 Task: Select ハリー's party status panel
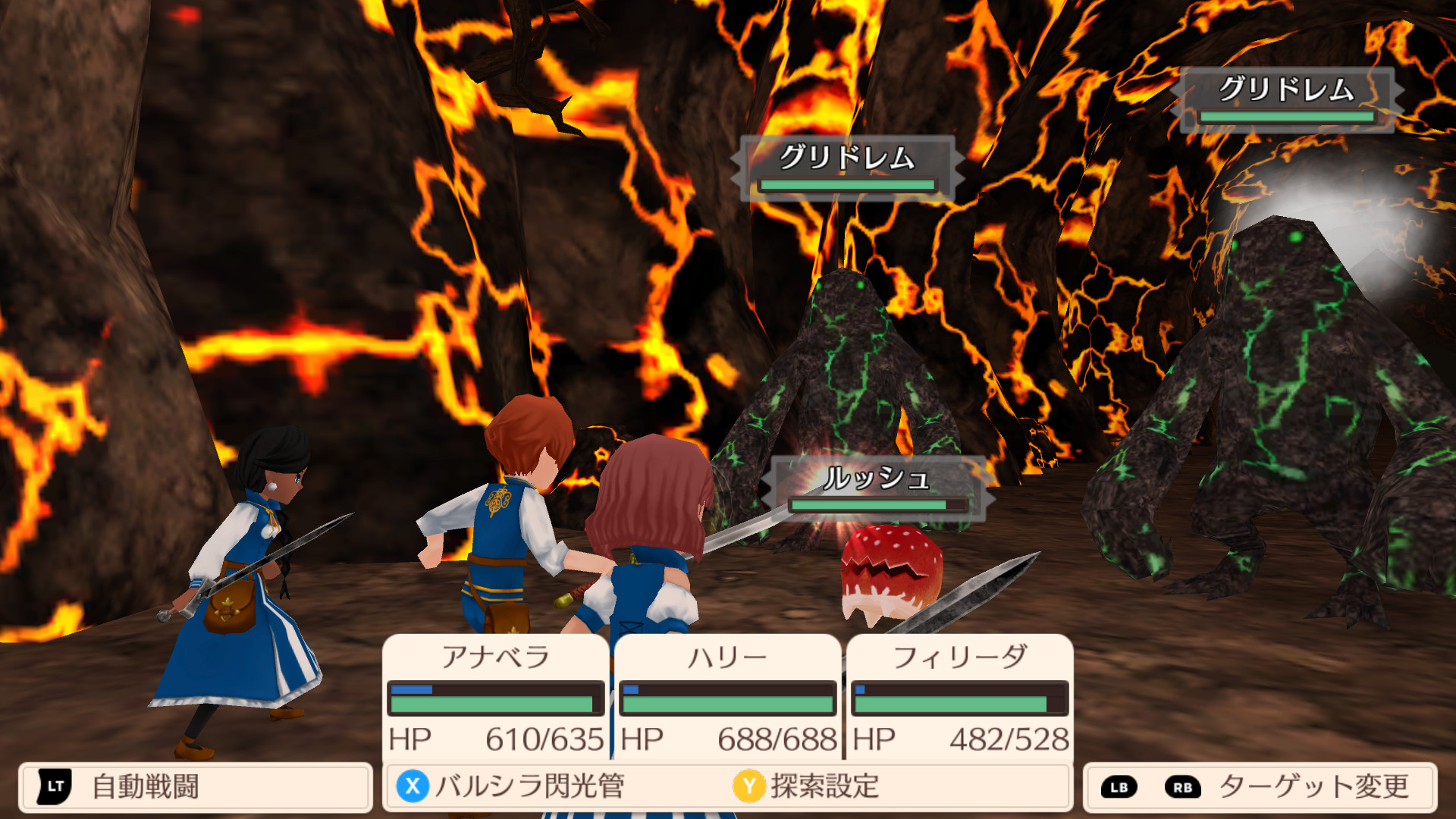[728, 696]
